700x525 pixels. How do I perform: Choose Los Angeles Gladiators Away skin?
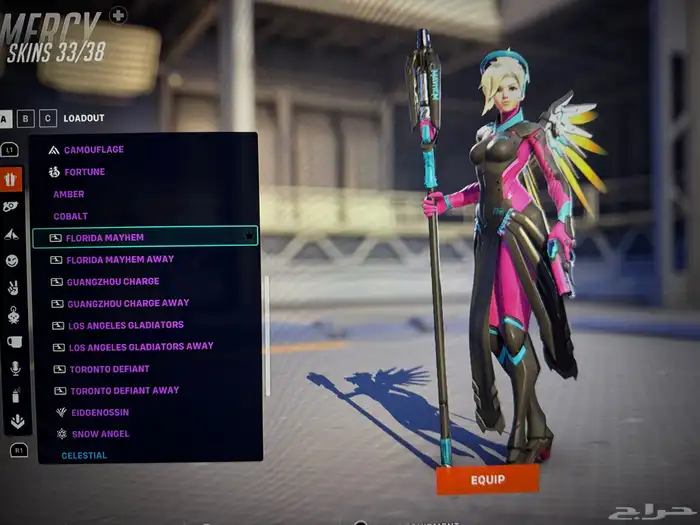[x=141, y=347]
